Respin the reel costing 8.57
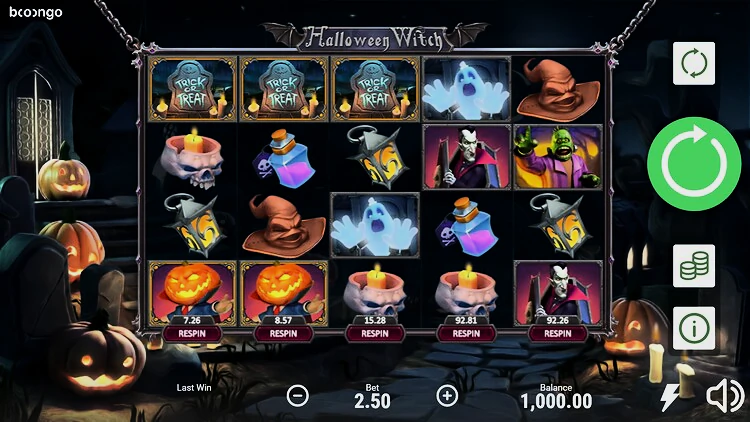The image size is (750, 422). (x=283, y=334)
